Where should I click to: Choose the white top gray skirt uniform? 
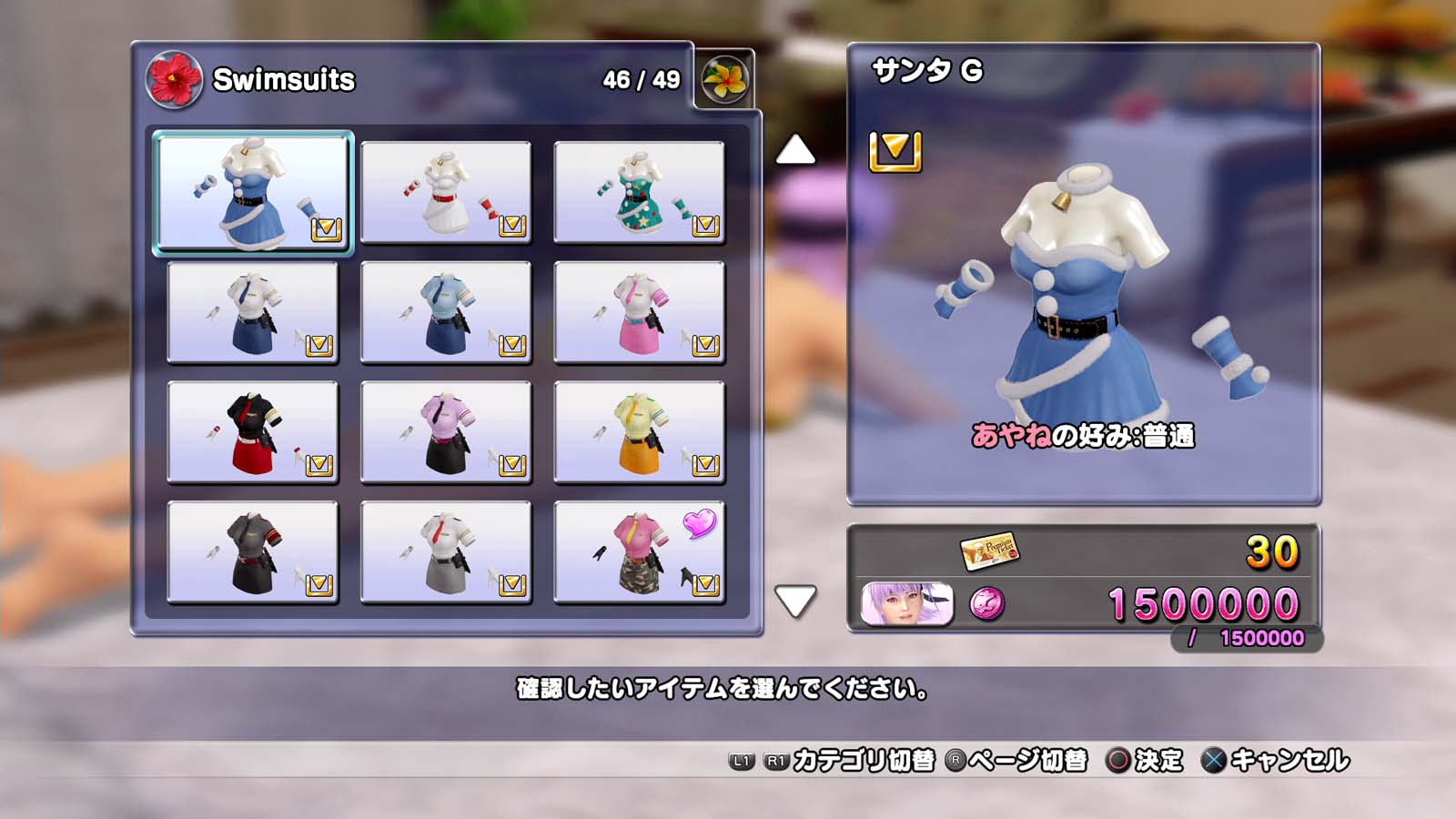[x=446, y=552]
